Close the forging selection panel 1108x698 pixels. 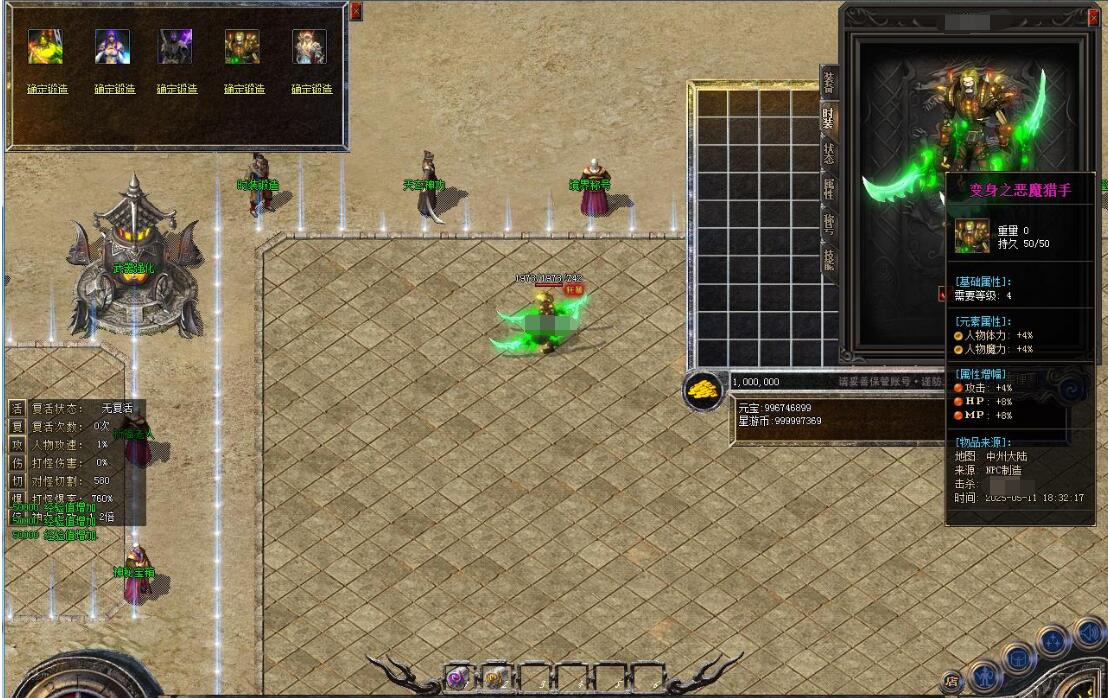(356, 12)
